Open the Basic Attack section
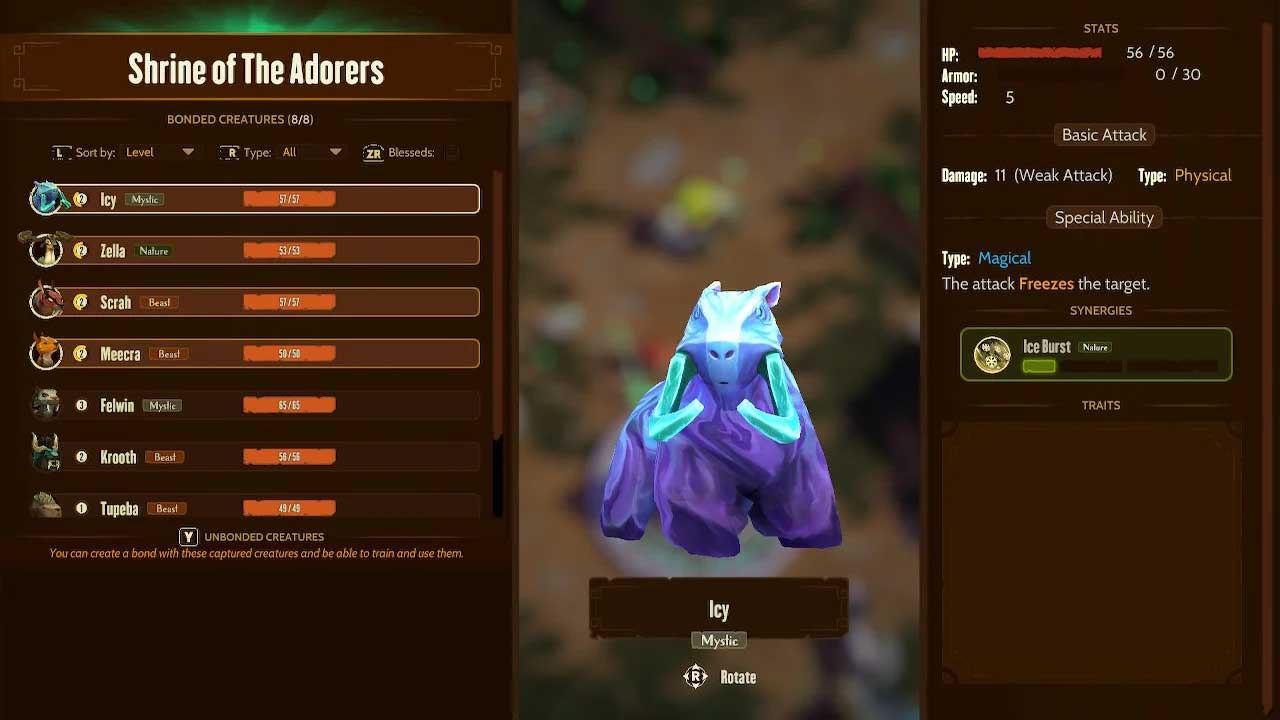1280x720 pixels. pyautogui.click(x=1104, y=135)
